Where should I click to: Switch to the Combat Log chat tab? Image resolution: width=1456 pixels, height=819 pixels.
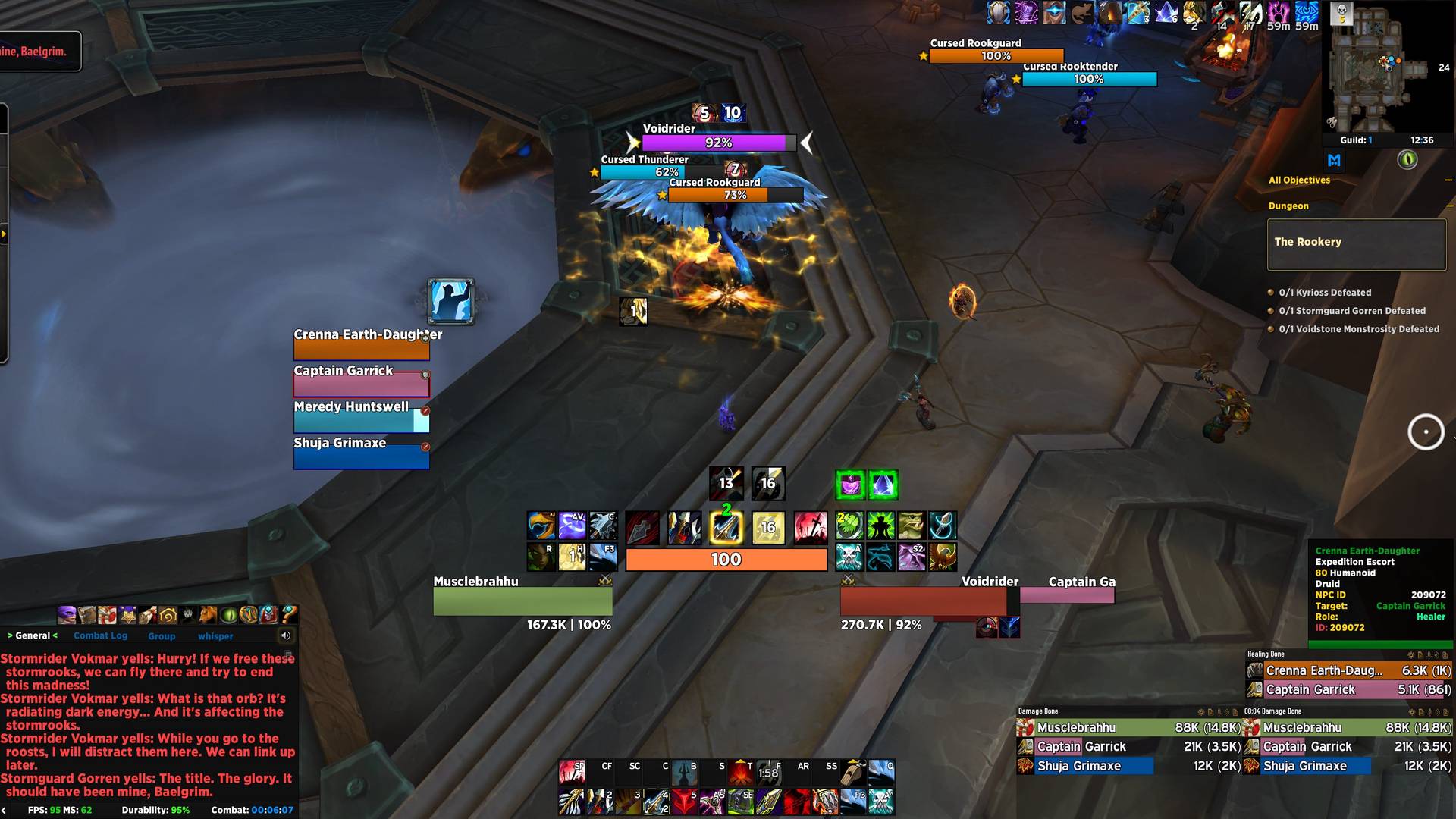coord(100,635)
